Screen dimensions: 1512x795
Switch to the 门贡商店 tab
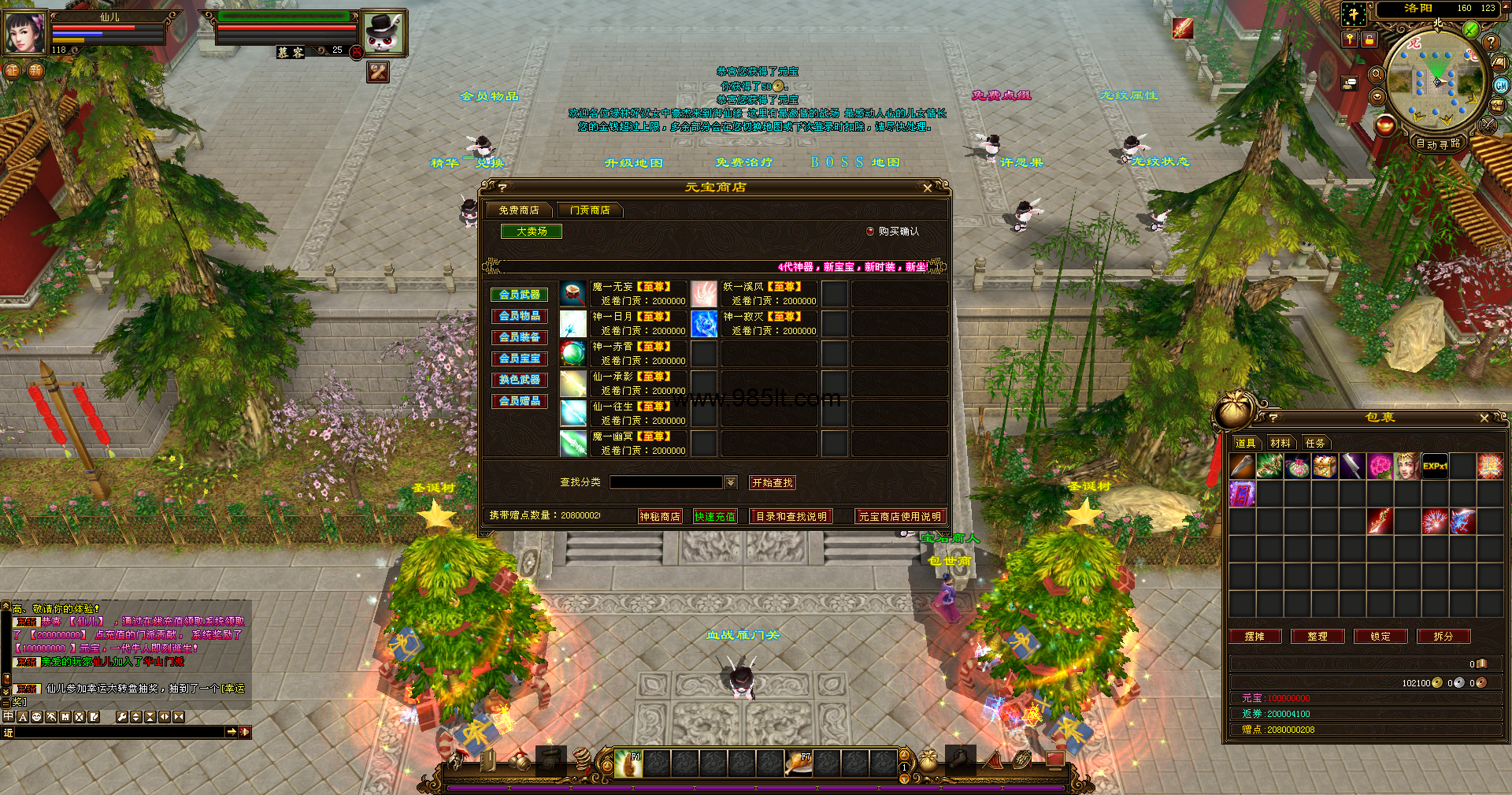pos(589,210)
